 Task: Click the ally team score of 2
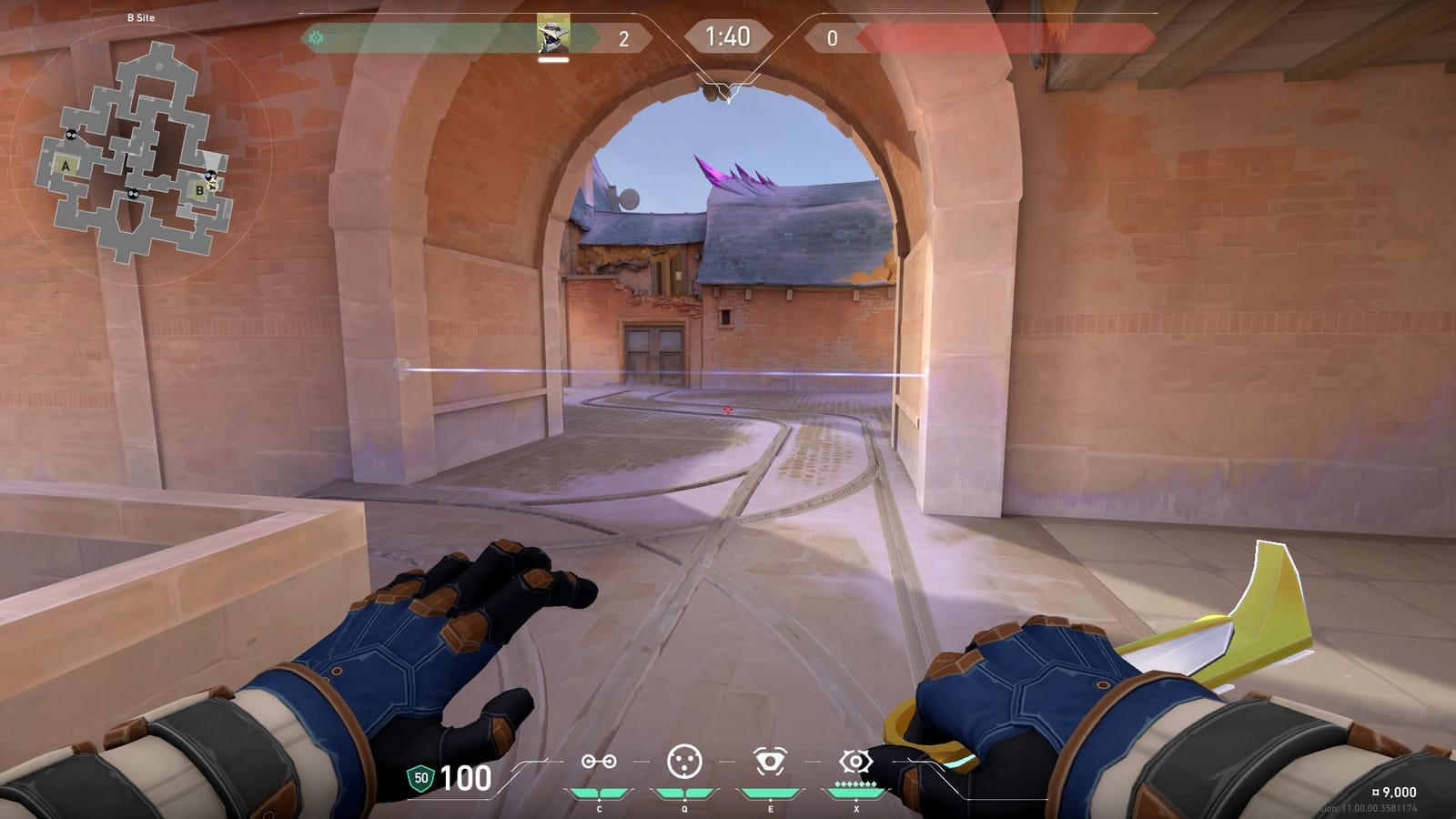(x=623, y=37)
